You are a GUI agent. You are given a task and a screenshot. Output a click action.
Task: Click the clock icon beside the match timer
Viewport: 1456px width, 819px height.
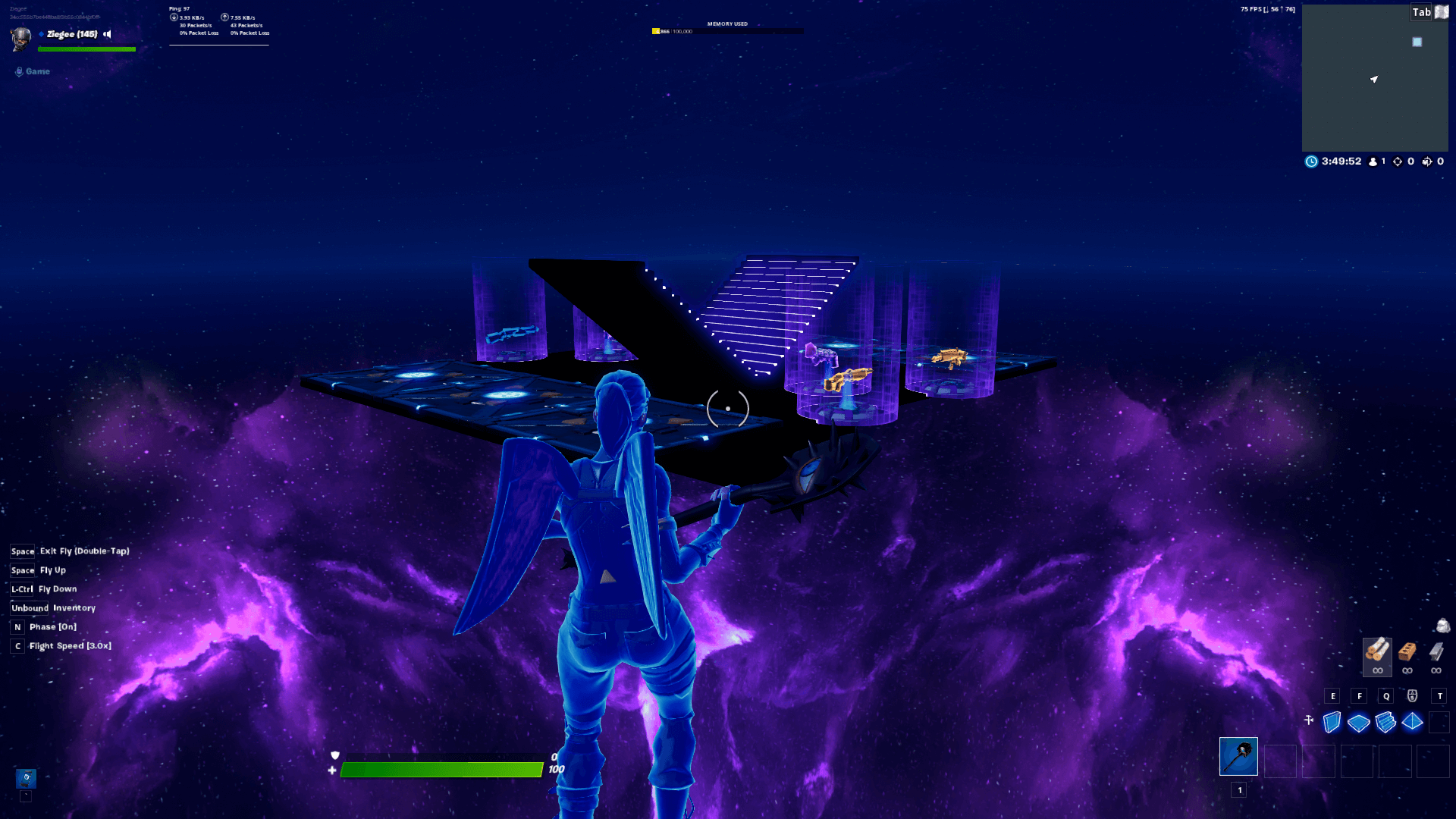(1311, 162)
